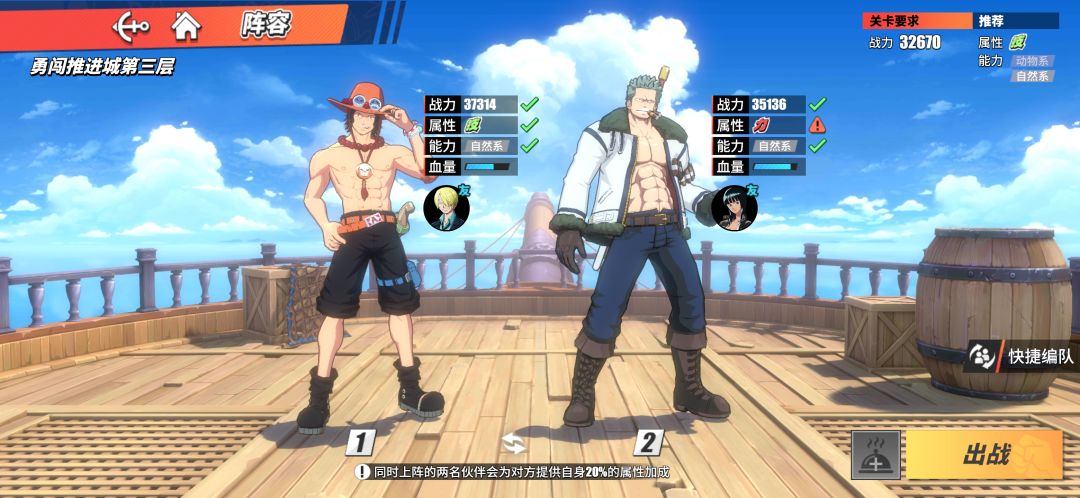Go back with the anchor arrow button
The height and width of the screenshot is (498, 1080).
[130, 25]
